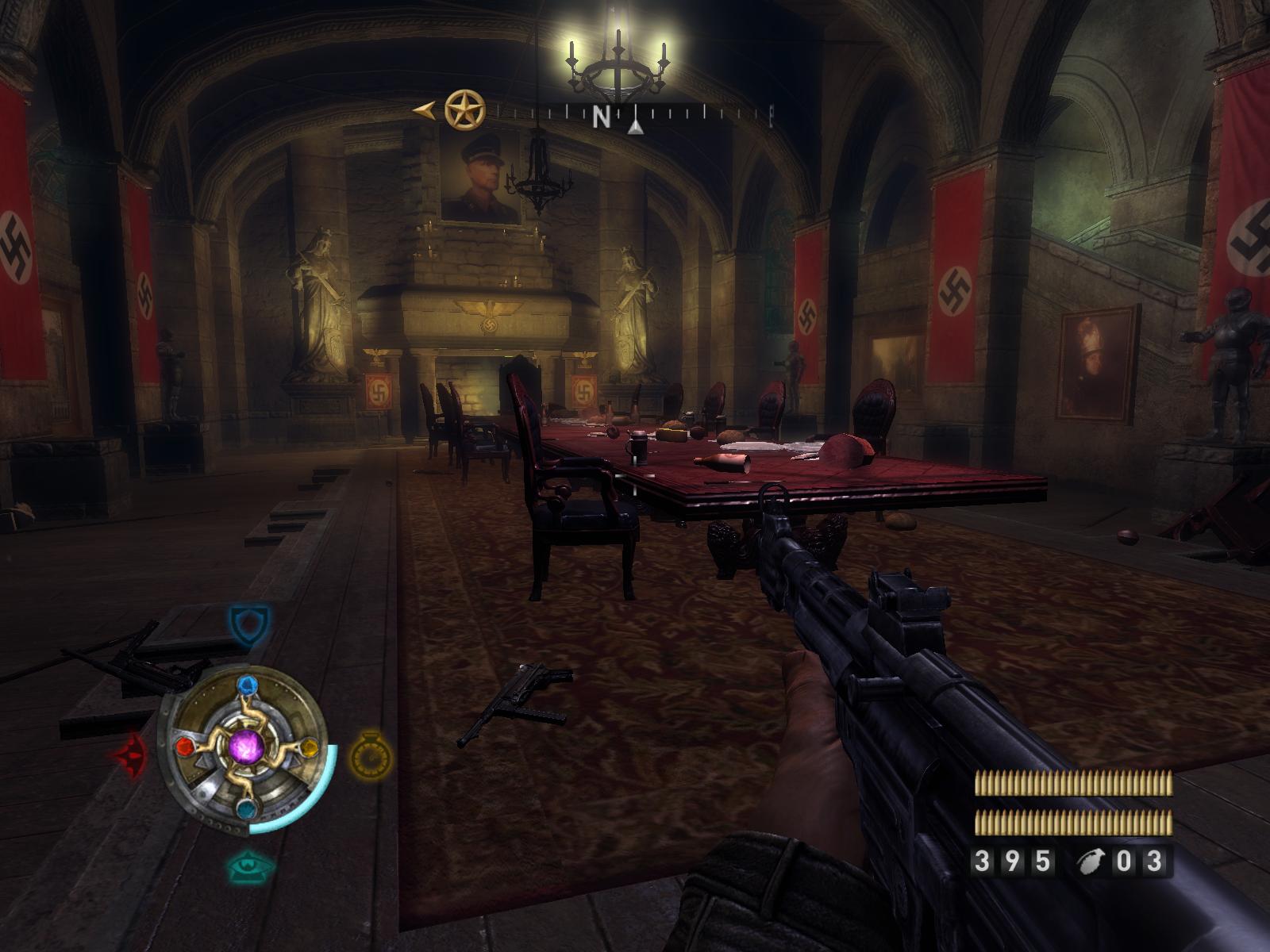Trigger the red Empower veil power
This screenshot has width=1270, height=952.
tap(131, 753)
